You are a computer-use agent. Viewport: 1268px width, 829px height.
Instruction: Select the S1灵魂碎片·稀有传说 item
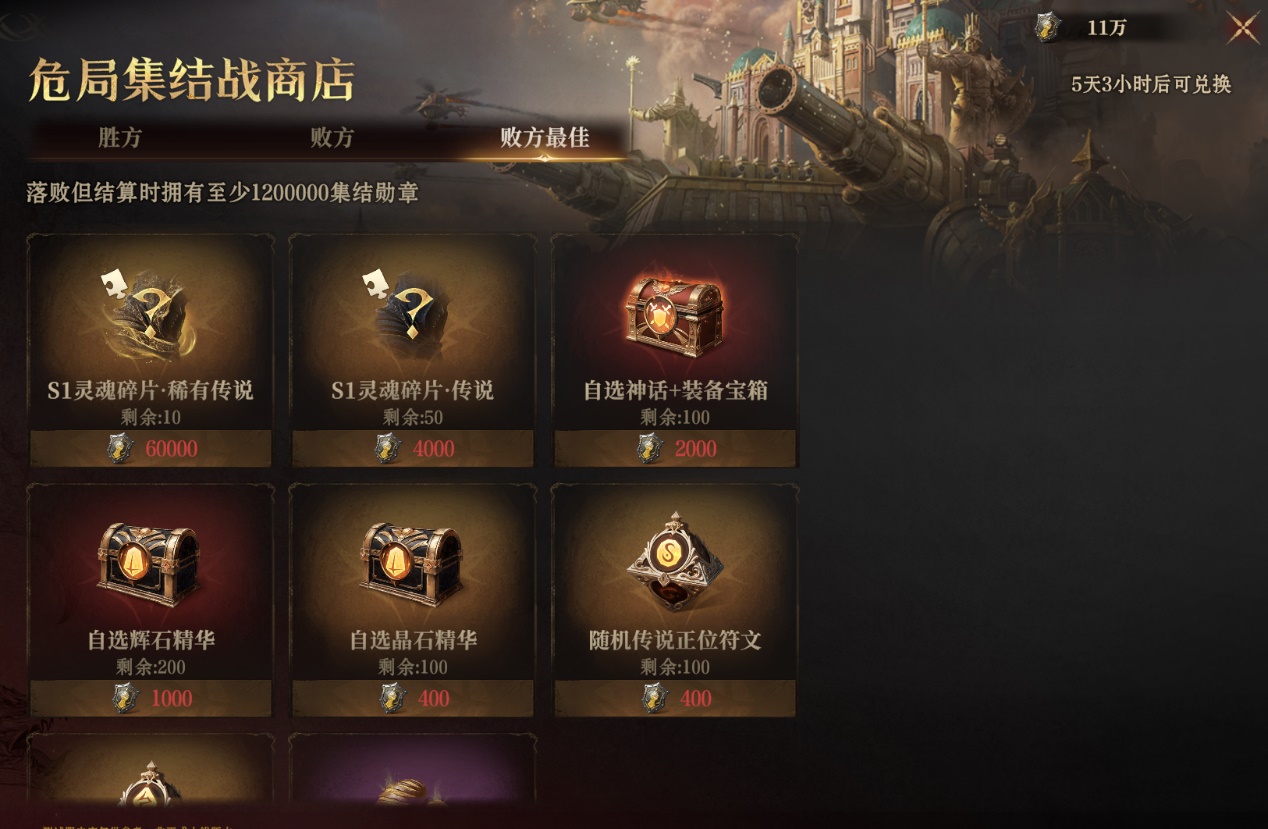[x=150, y=320]
